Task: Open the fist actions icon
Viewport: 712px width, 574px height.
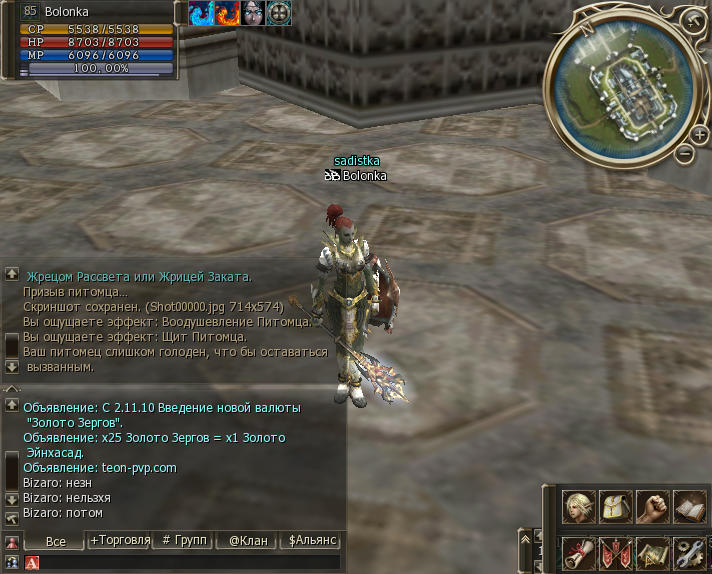Action: pos(653,506)
